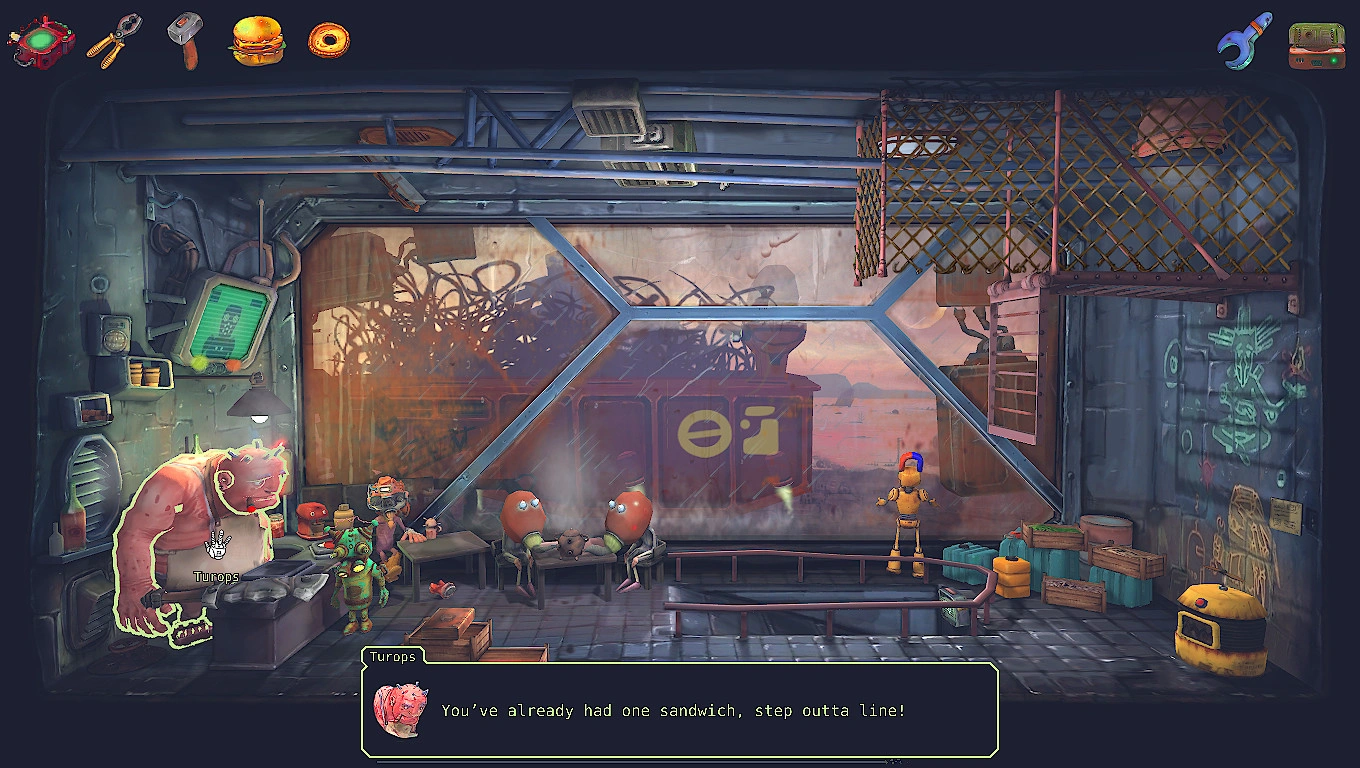Open settings with the blue wrench icon
The width and height of the screenshot is (1360, 768).
1244,41
